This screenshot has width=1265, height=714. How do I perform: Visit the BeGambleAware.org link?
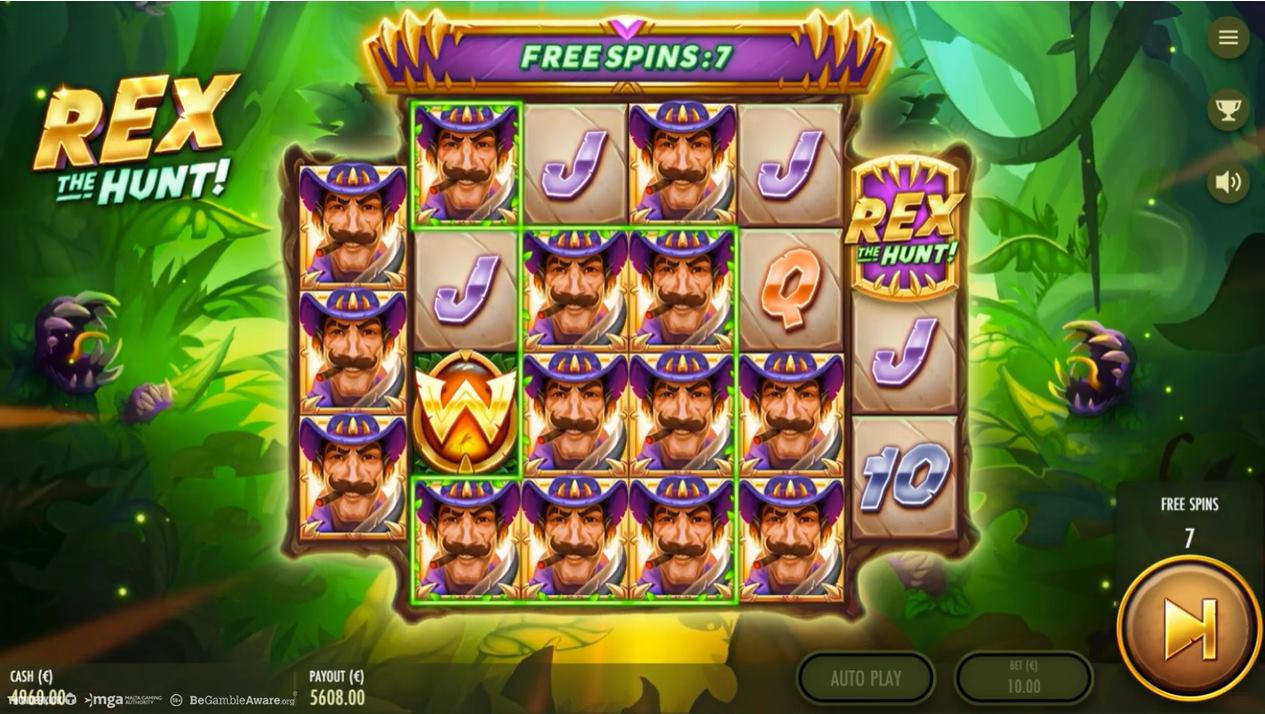point(234,700)
